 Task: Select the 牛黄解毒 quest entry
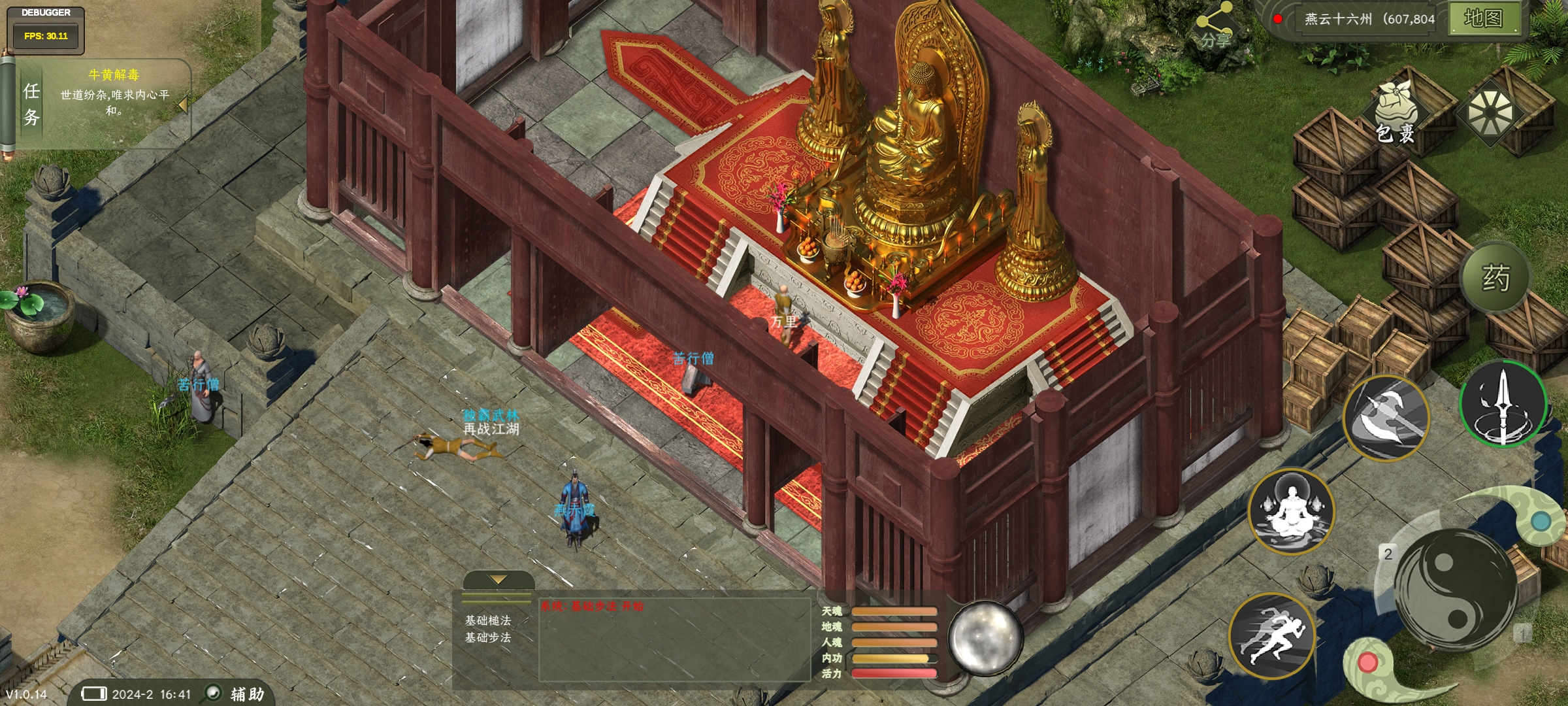(x=114, y=75)
